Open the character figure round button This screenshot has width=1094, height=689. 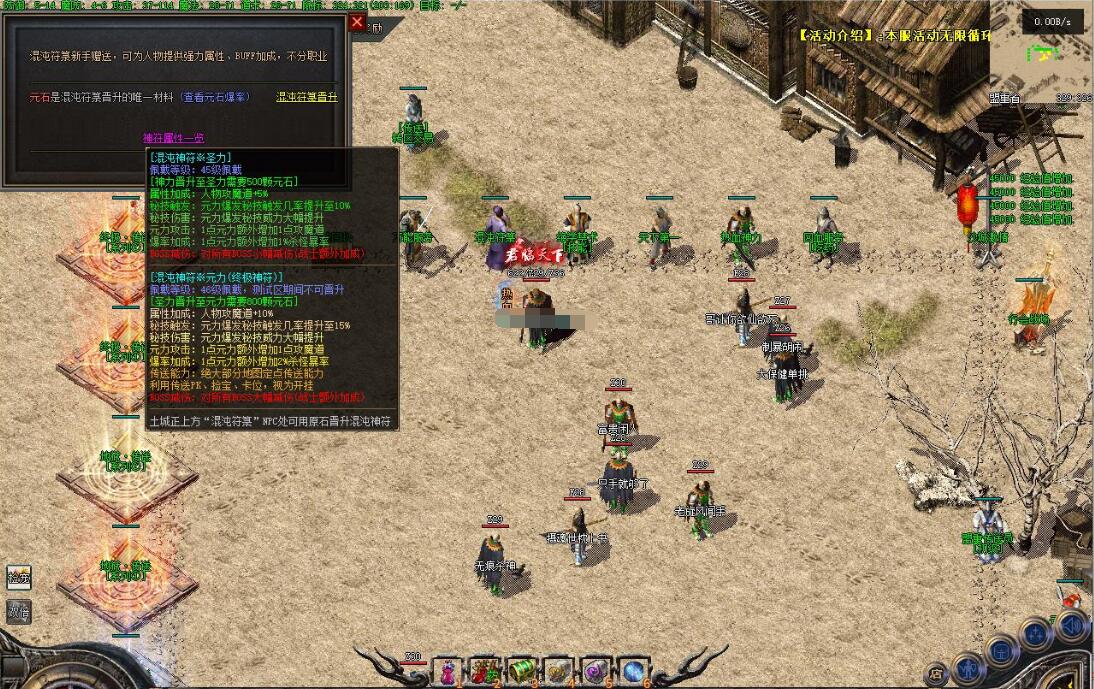(x=967, y=668)
